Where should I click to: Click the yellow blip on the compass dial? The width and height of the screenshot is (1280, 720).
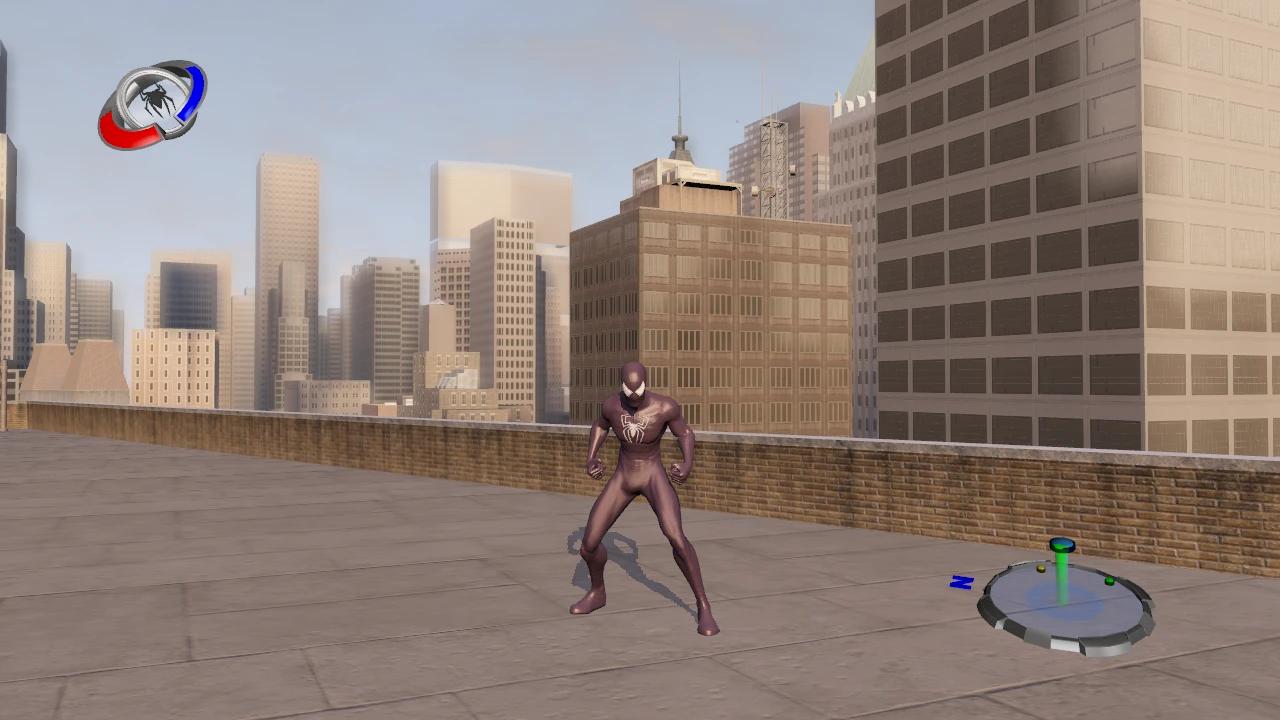coord(1041,569)
